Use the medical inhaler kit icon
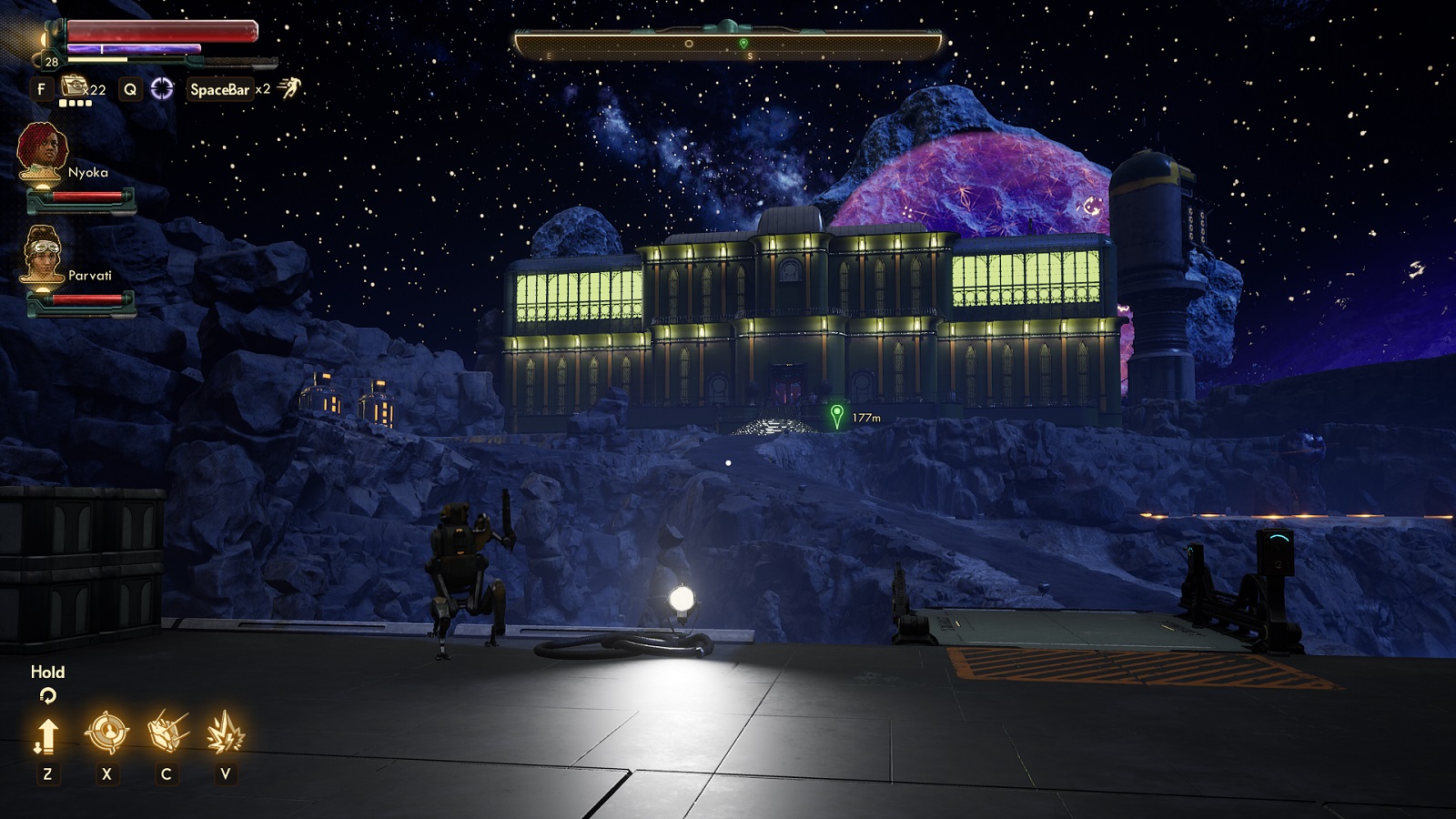Screen dimensions: 1456x819 pyautogui.click(x=74, y=87)
